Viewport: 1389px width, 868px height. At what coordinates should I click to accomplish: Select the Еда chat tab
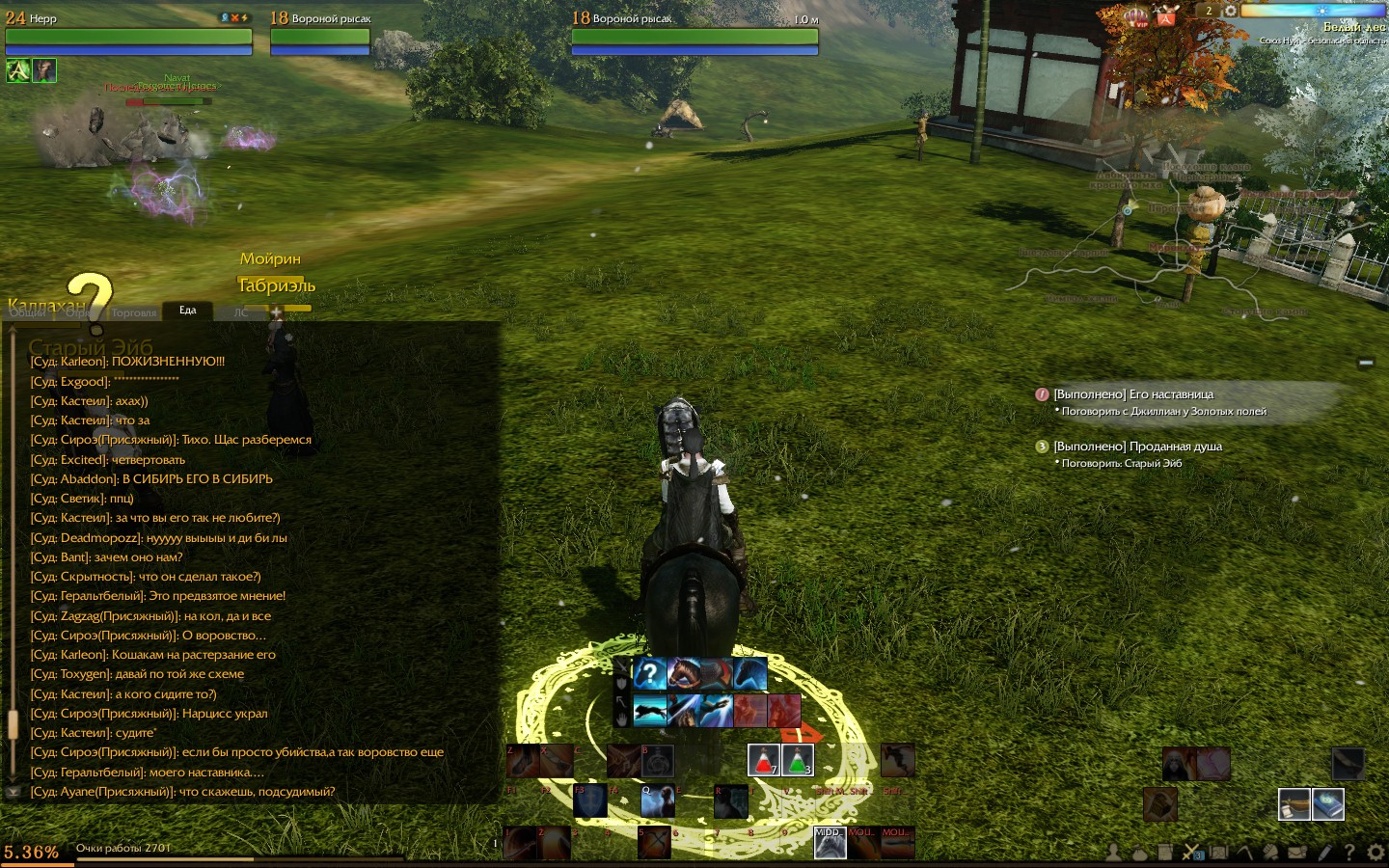[188, 311]
